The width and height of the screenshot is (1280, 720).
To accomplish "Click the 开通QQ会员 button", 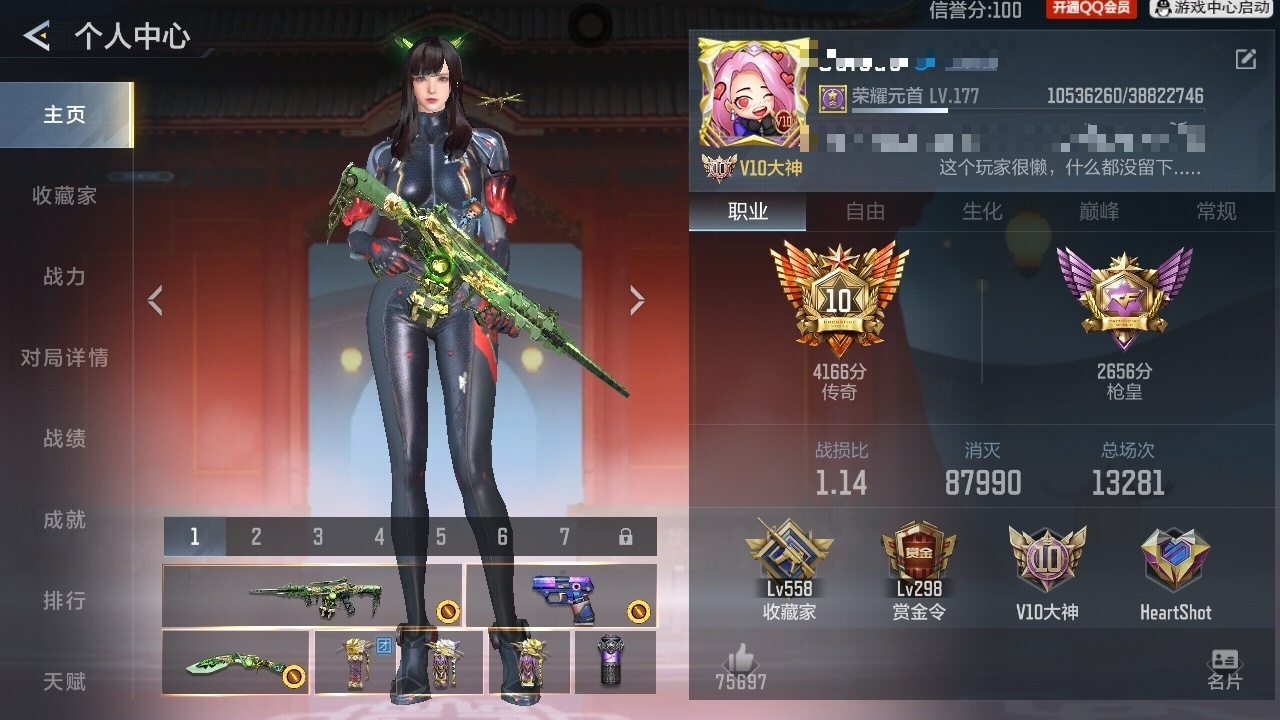I will coord(1091,9).
